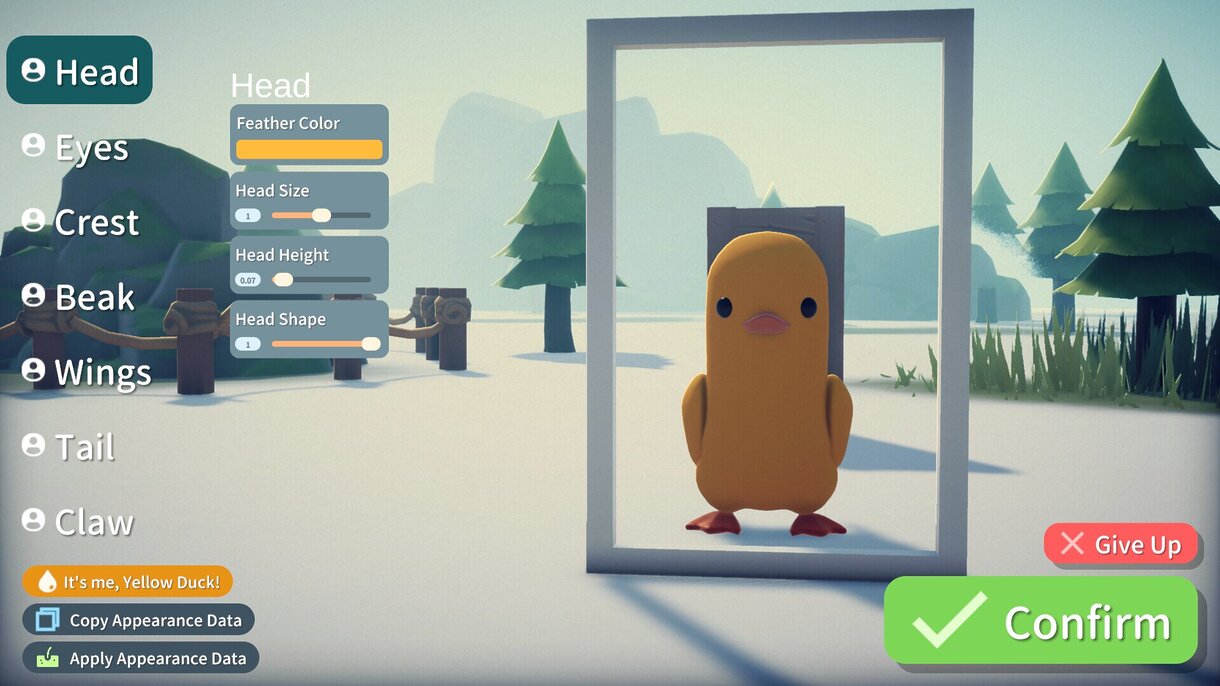
Task: Confirm the duck's appearance
Action: click(1041, 622)
